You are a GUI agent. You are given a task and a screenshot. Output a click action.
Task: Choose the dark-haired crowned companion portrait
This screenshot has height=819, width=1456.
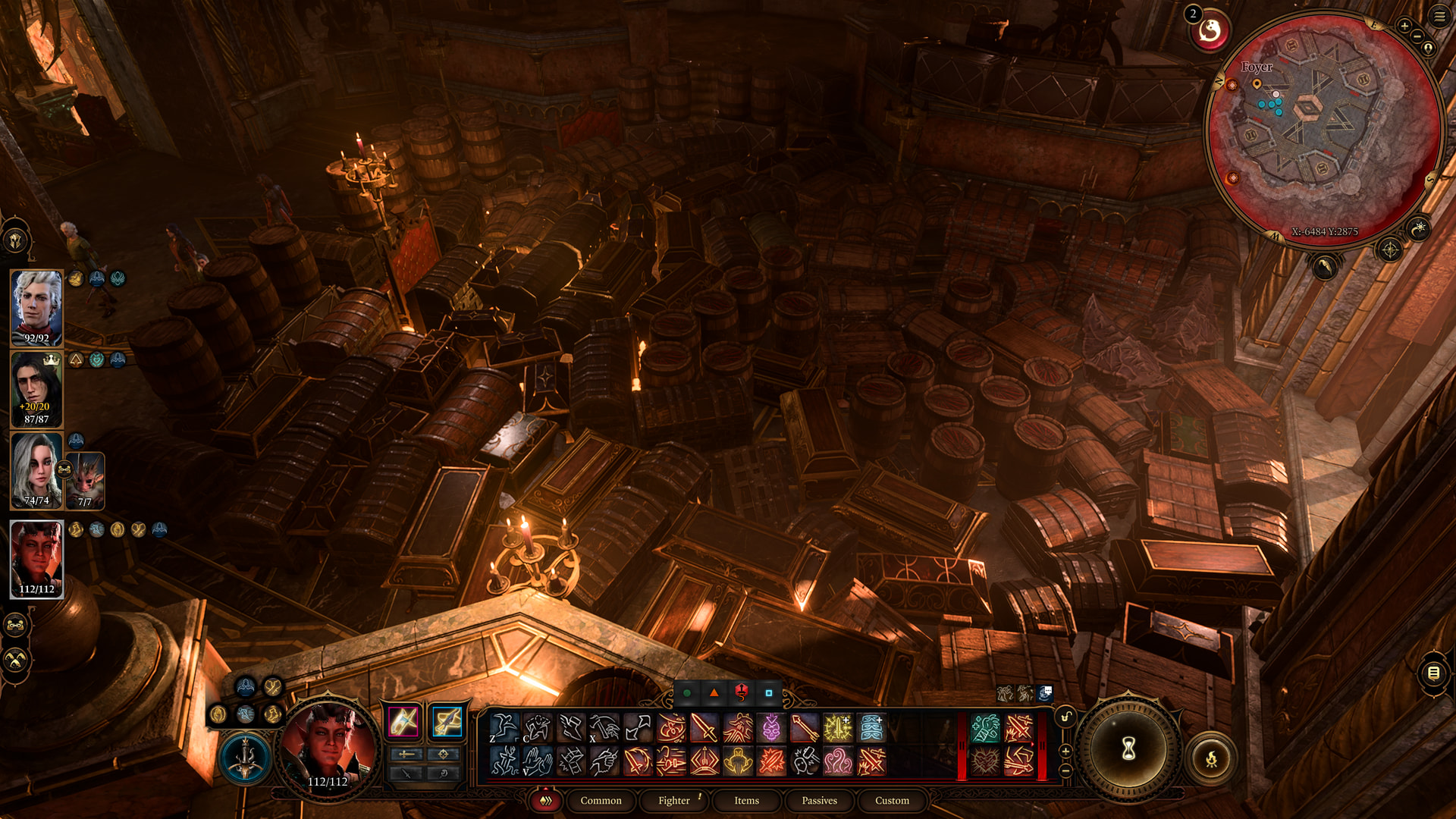36,388
